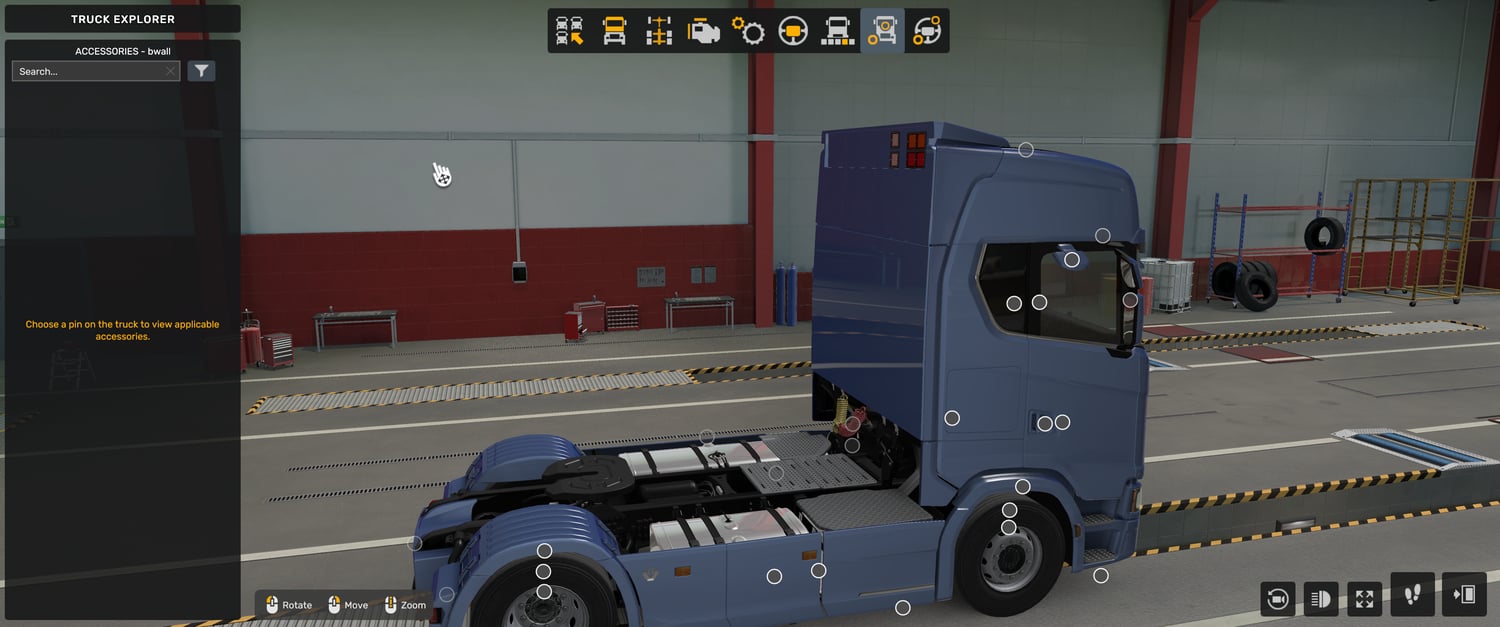The width and height of the screenshot is (1500, 627).
Task: Switch to the engine tab
Action: 703,31
